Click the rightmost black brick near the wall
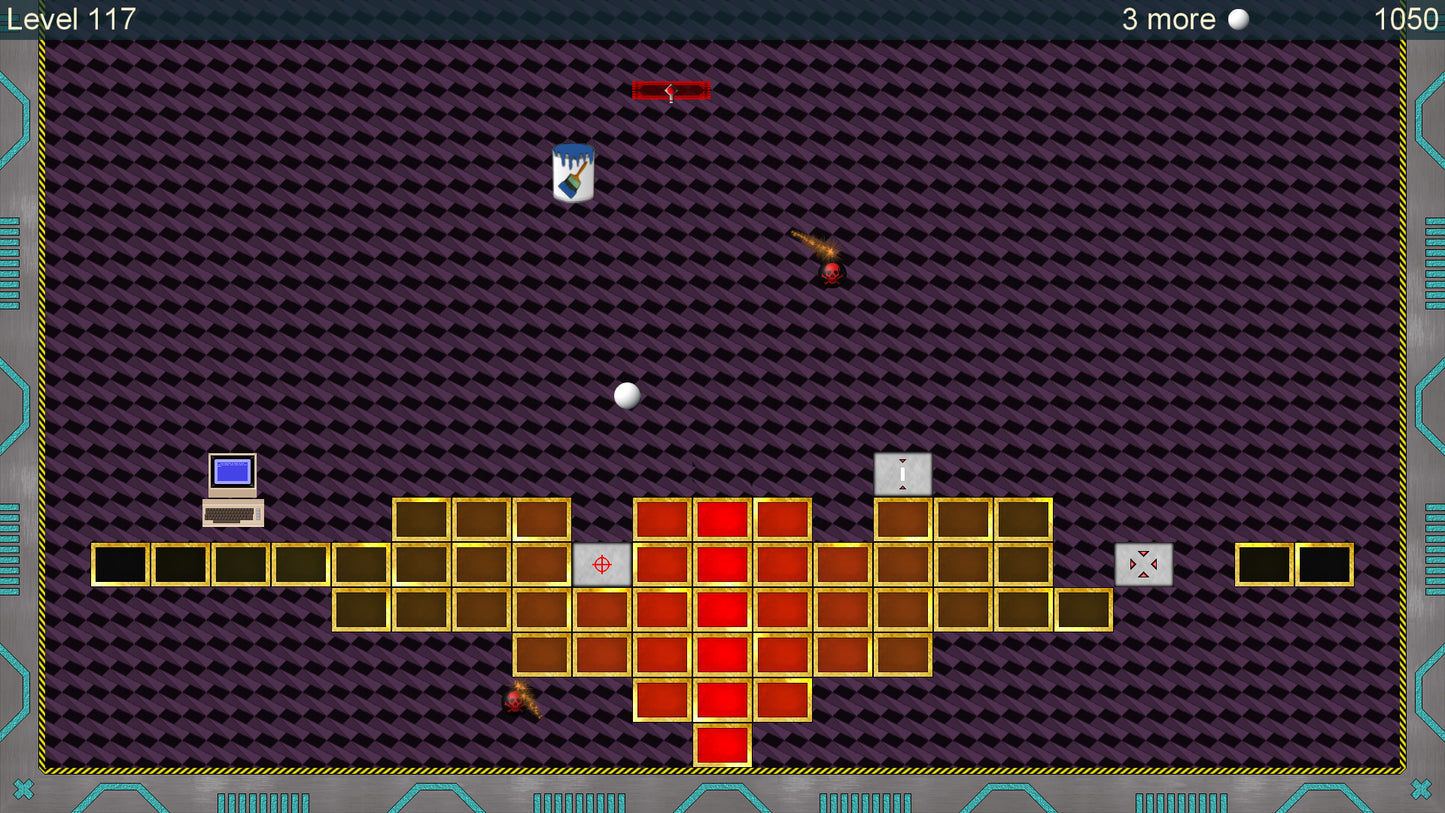The height and width of the screenshot is (813, 1445). click(1323, 564)
